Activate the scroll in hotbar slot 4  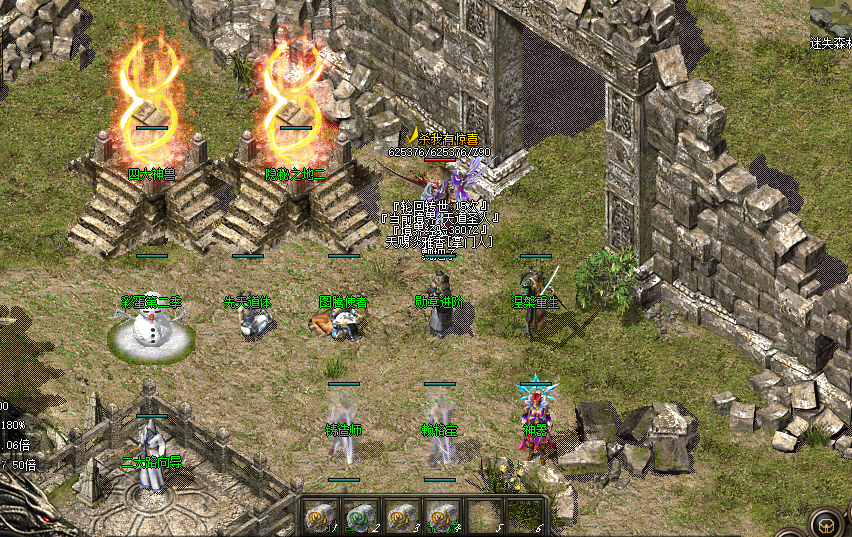(x=439, y=514)
